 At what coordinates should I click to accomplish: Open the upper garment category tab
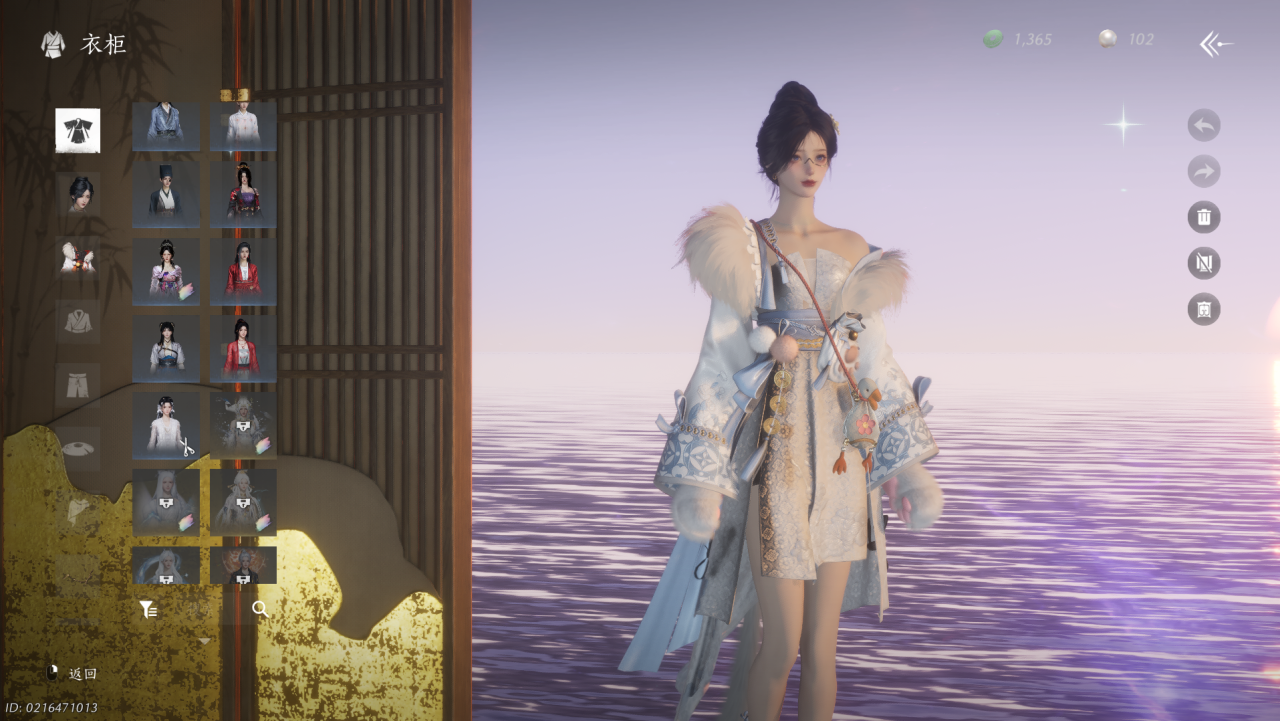(x=77, y=321)
